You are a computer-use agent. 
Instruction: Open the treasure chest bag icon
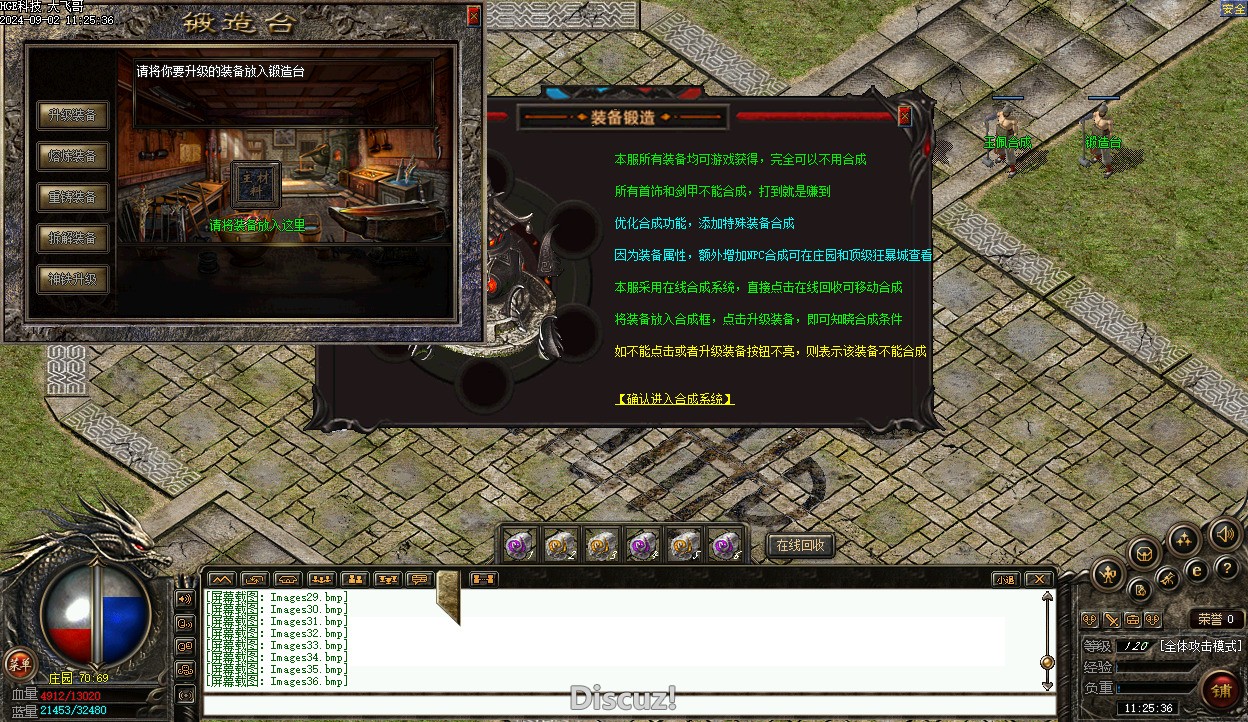coord(1144,553)
